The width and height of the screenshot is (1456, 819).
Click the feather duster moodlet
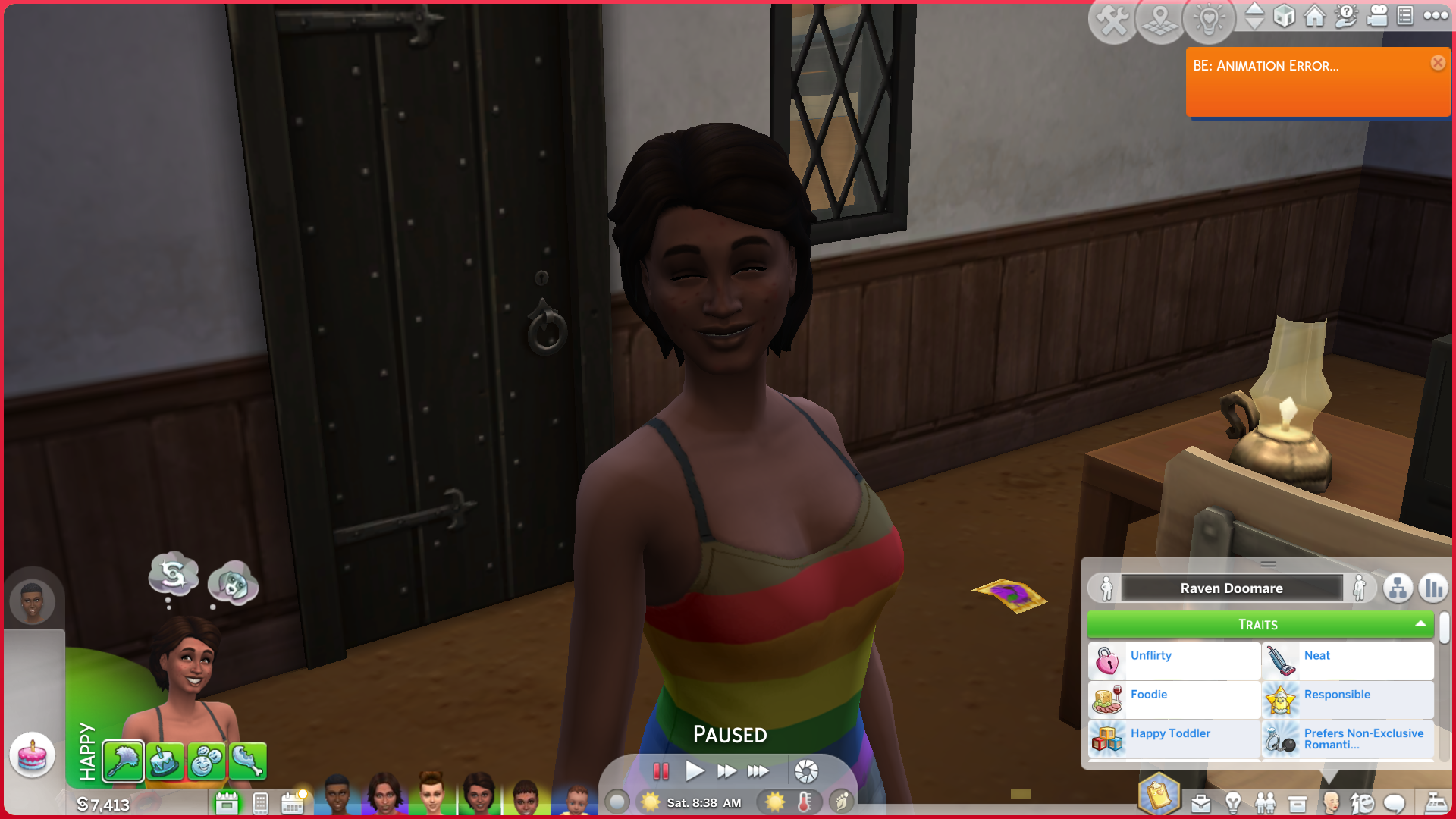(123, 761)
